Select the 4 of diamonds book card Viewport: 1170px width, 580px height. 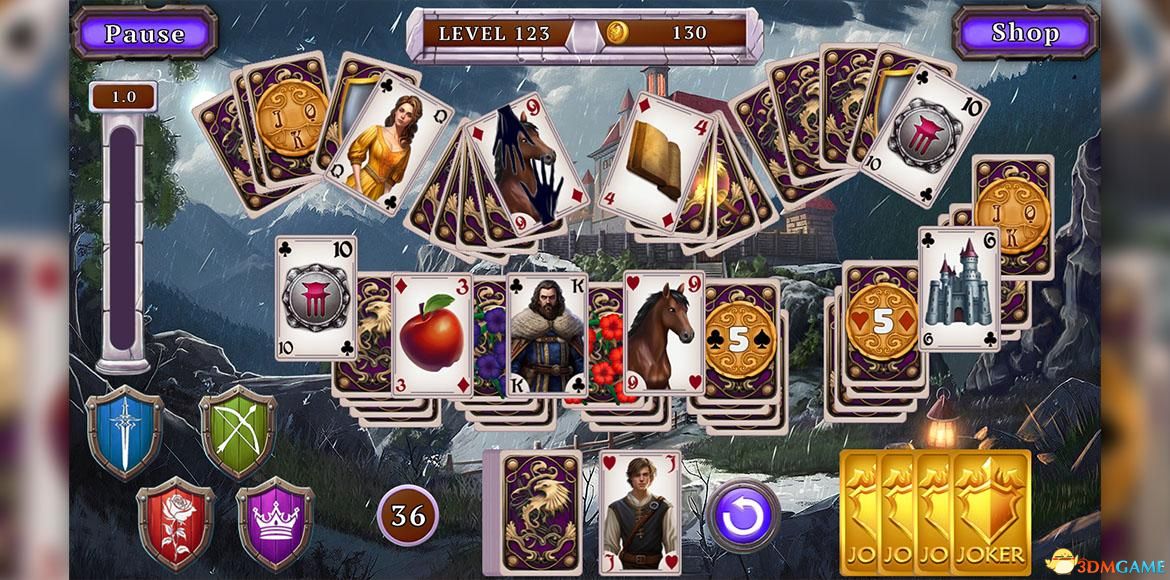(x=661, y=150)
